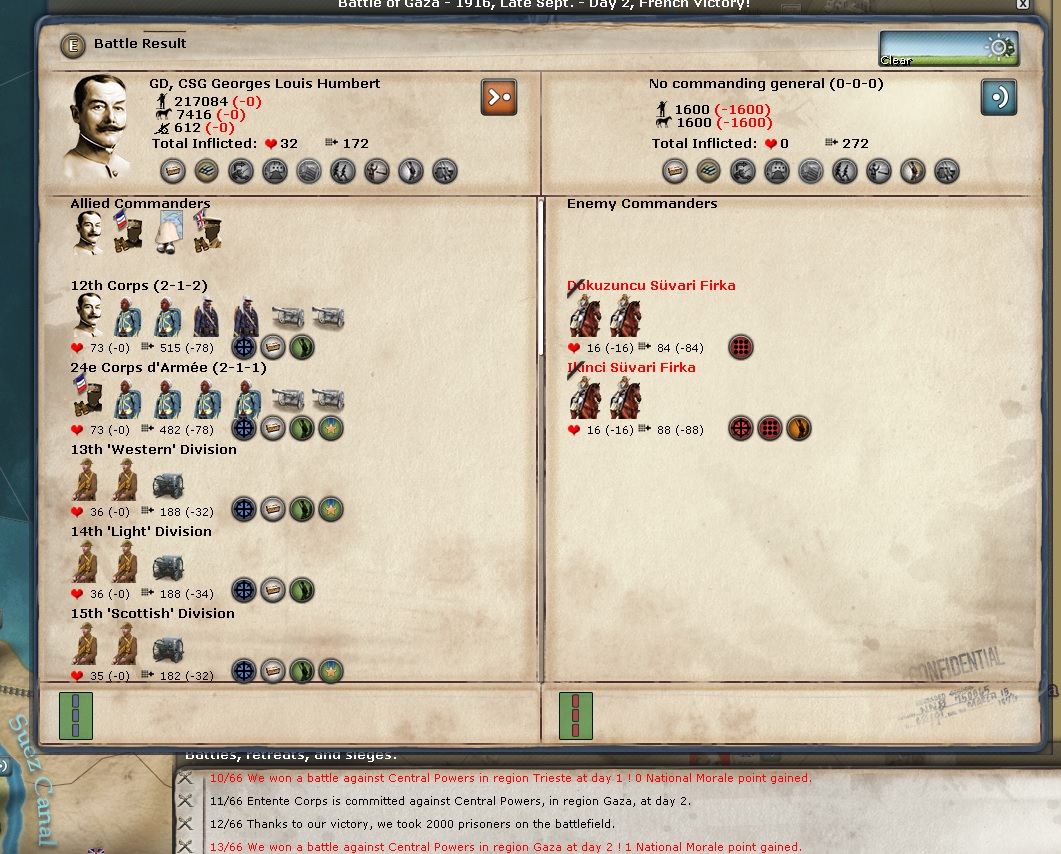The height and width of the screenshot is (854, 1061).
Task: Select the 15th 'Scottish' Division entry
Action: 152,614
